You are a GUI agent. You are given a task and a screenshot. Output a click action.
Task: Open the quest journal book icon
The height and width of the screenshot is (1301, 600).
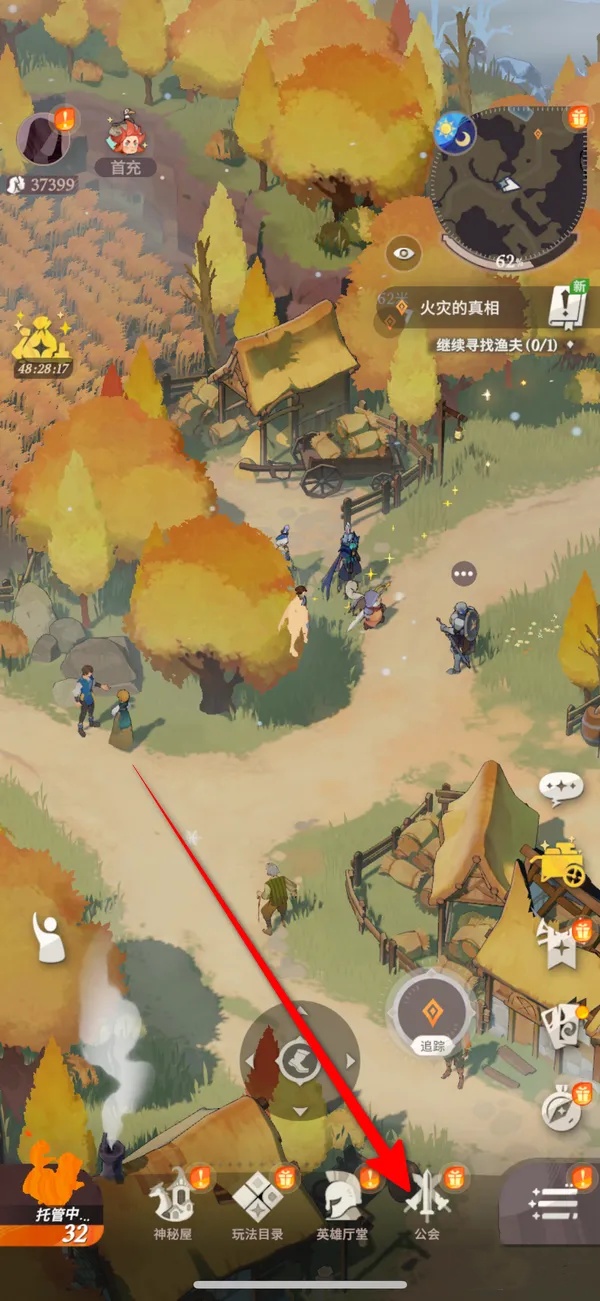(566, 308)
